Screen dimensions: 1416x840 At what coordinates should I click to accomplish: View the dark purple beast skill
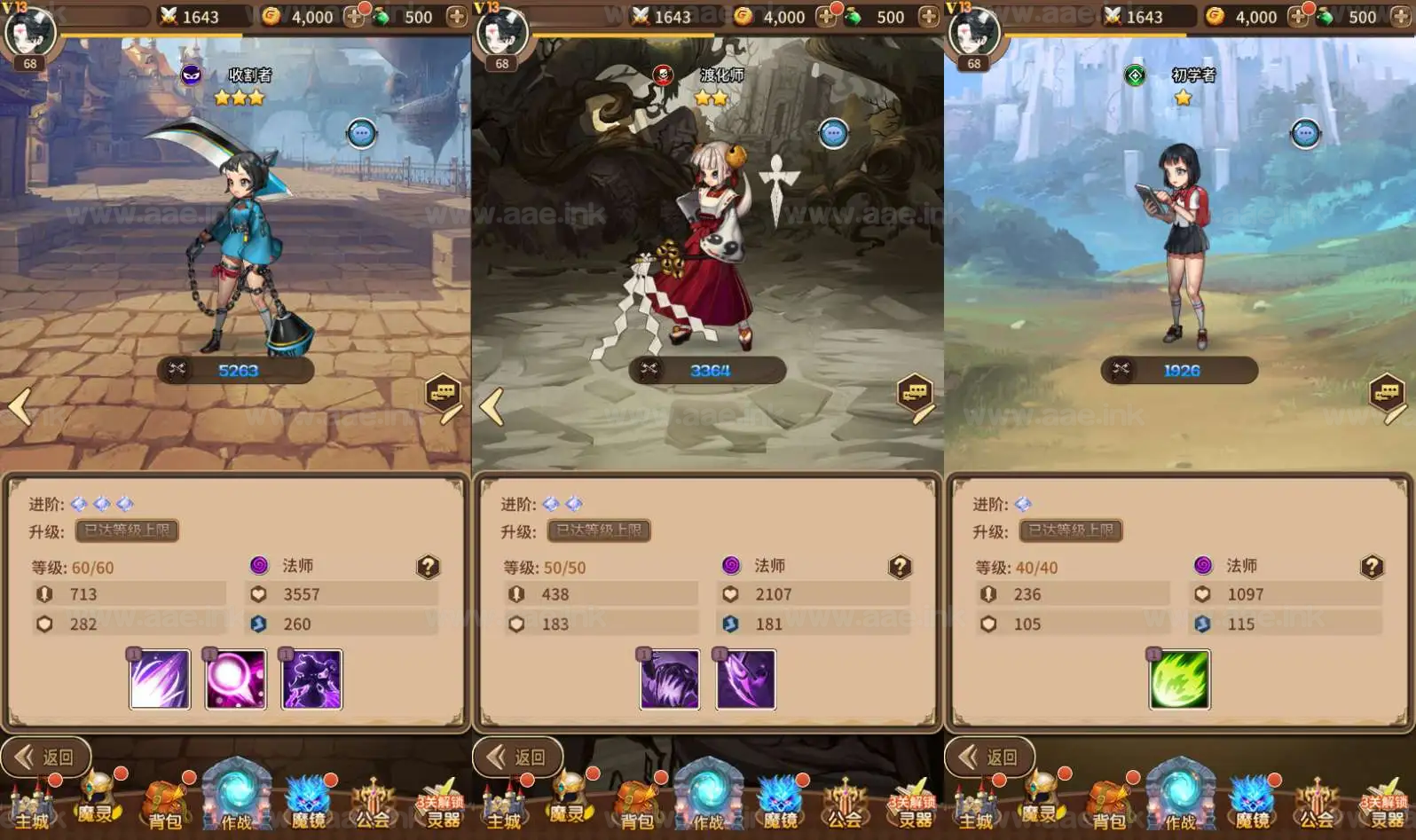pyautogui.click(x=670, y=679)
